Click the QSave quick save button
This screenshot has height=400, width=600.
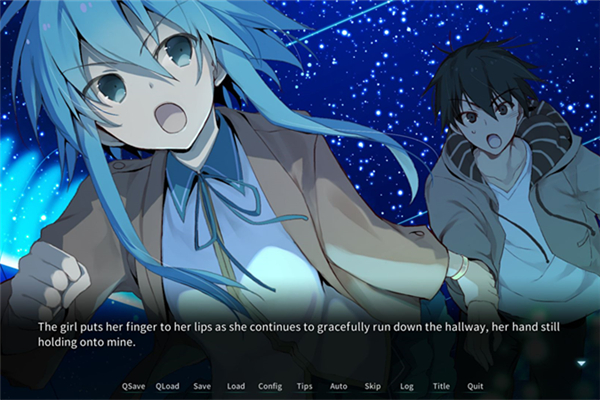point(132,386)
